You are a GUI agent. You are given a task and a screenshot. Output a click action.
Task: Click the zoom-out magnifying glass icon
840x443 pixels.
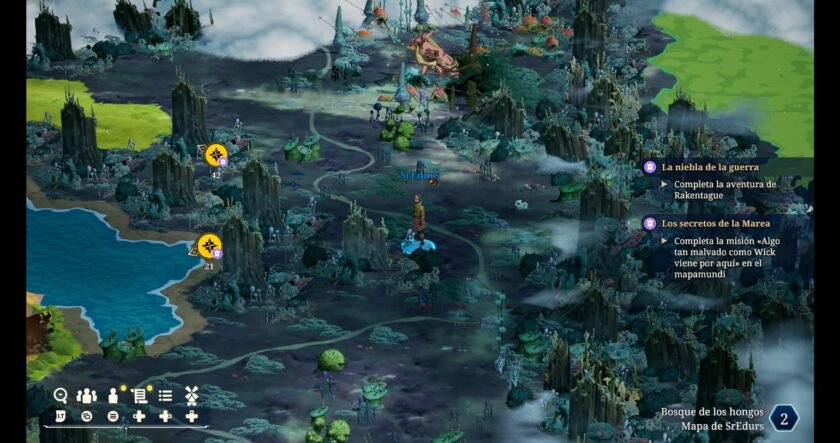coord(61,395)
